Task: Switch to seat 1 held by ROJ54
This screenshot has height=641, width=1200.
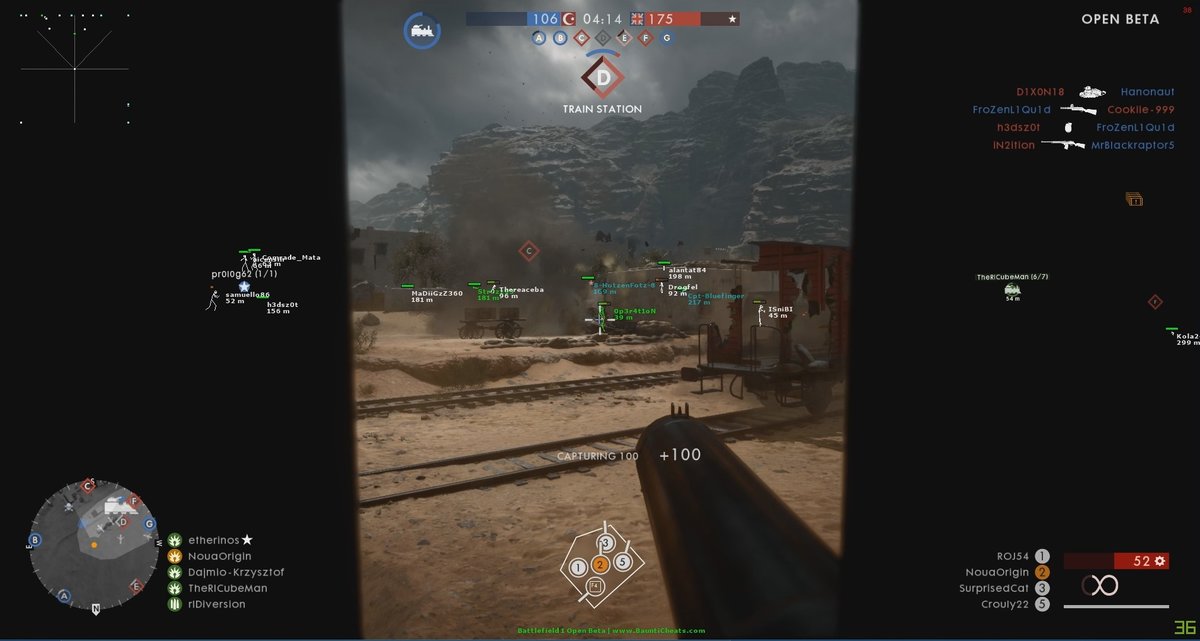Action: 1042,556
